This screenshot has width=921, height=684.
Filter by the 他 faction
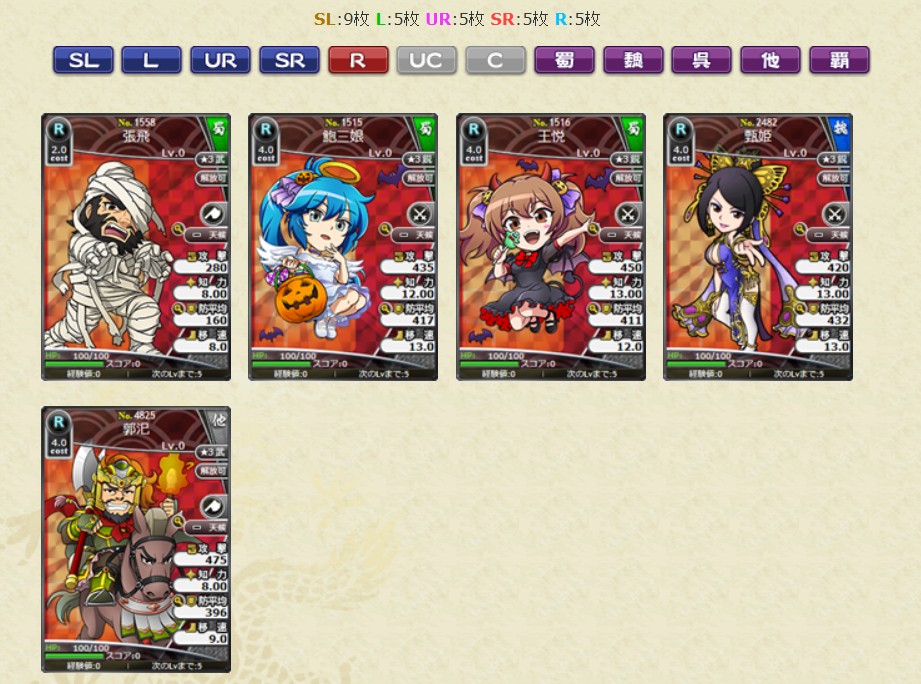[x=770, y=60]
